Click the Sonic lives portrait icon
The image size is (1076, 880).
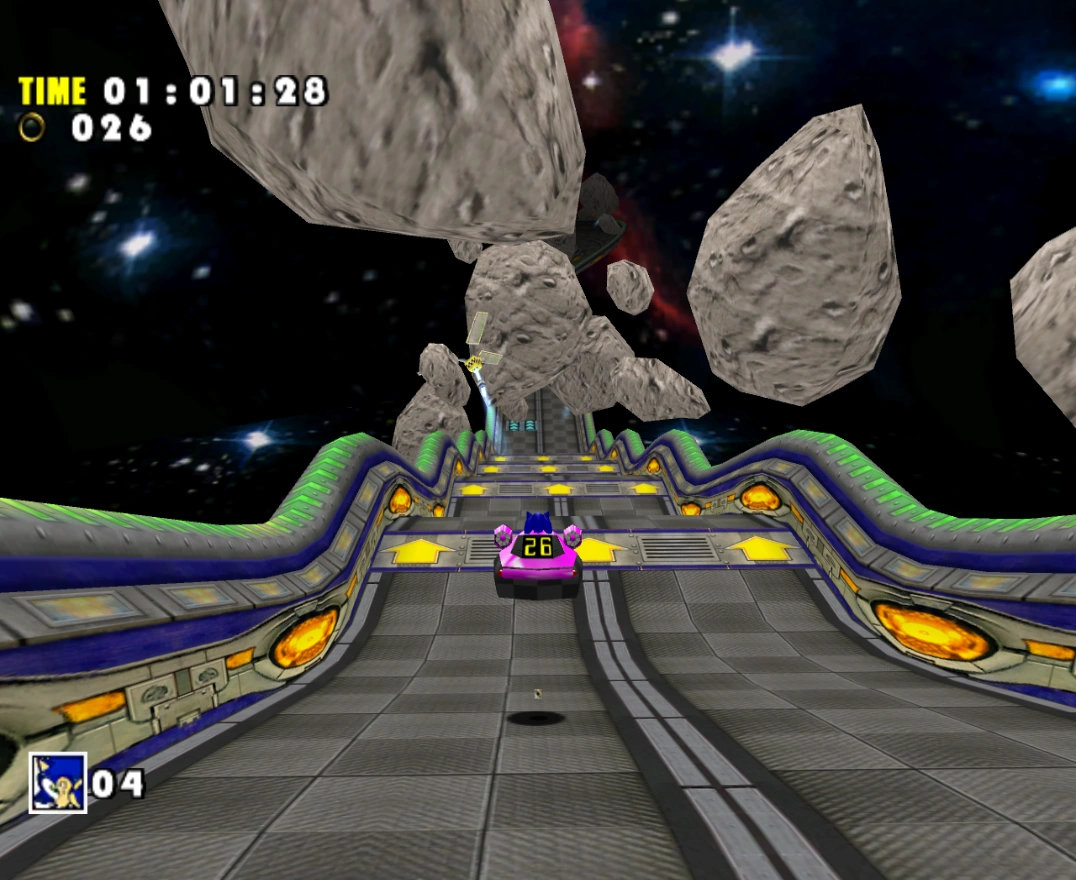57,782
